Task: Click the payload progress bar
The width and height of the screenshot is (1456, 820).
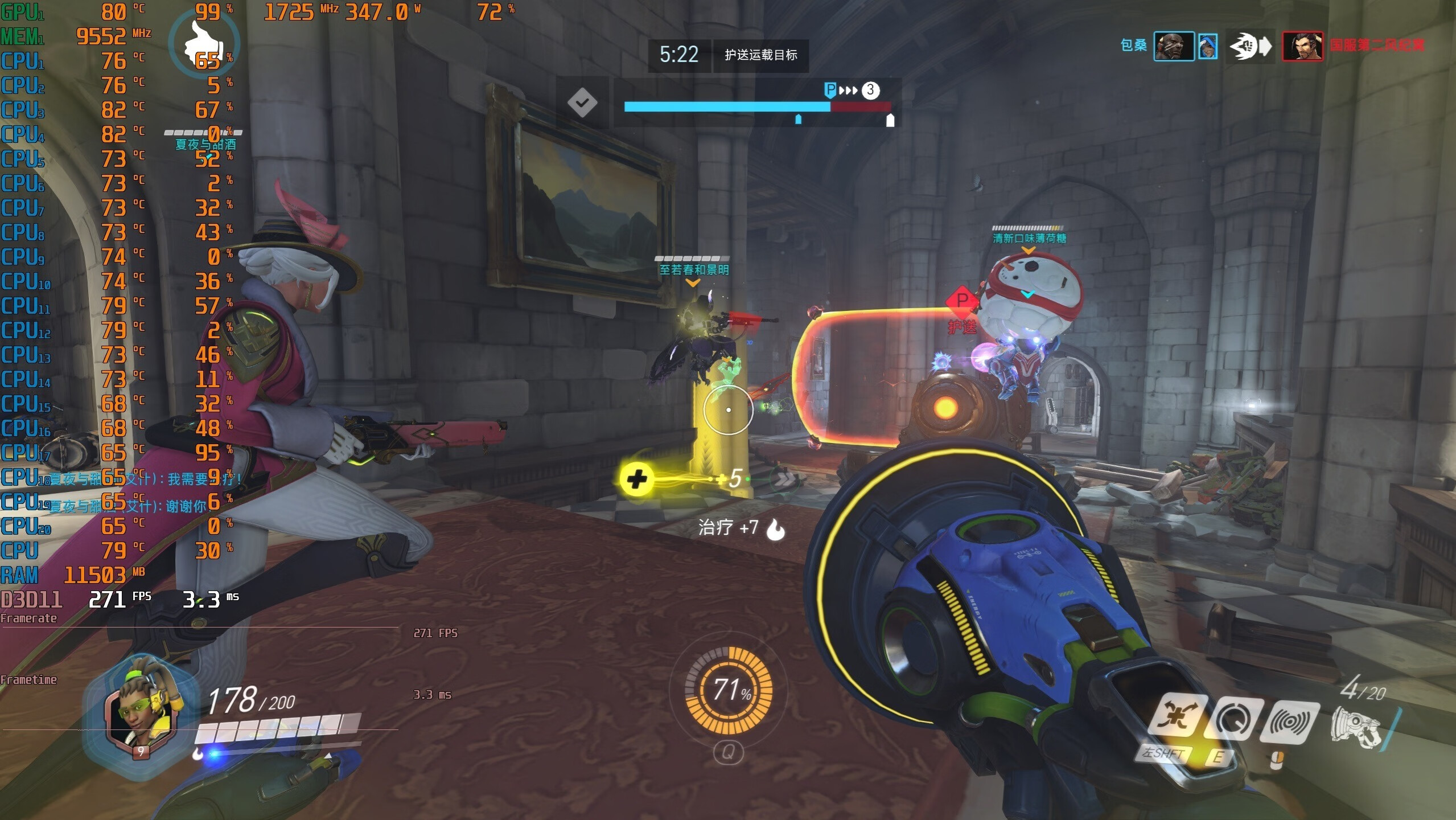Action: [757, 106]
